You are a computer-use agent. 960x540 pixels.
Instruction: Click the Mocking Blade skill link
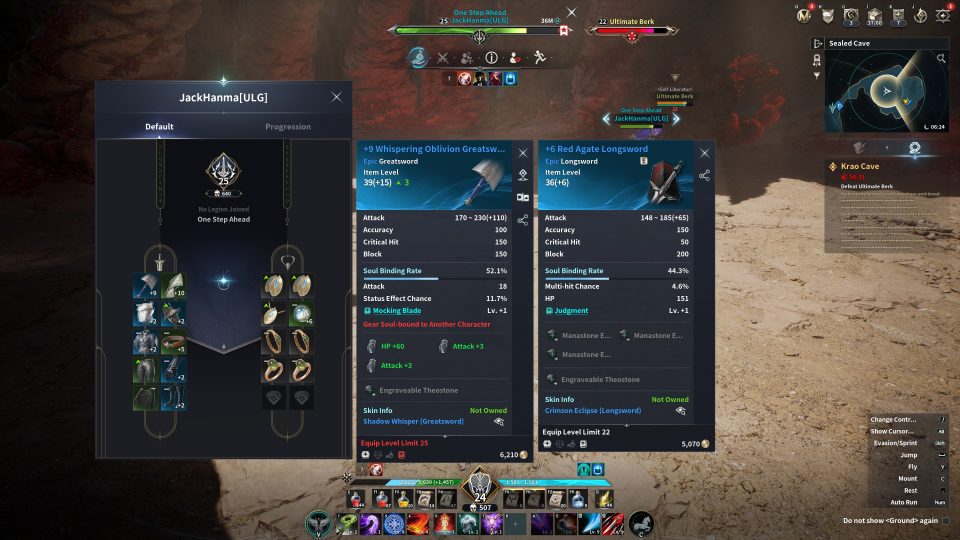tap(396, 311)
